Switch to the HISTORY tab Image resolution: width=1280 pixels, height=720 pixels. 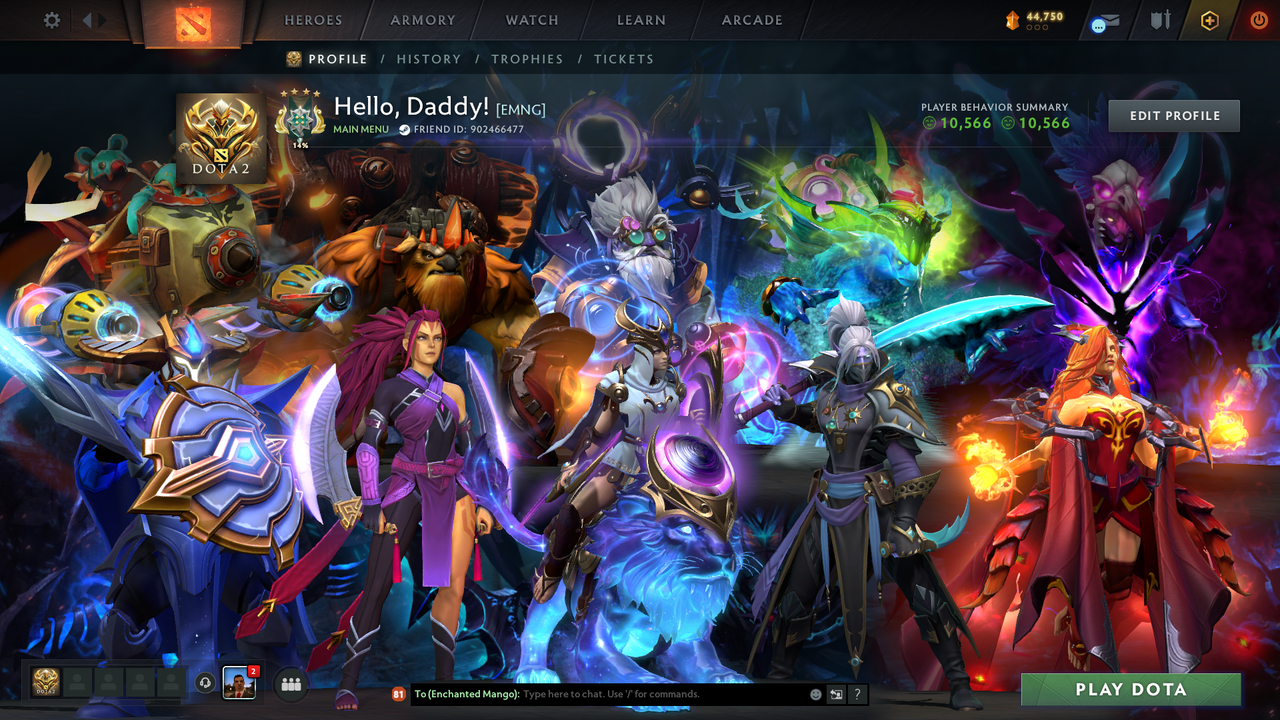pos(428,59)
